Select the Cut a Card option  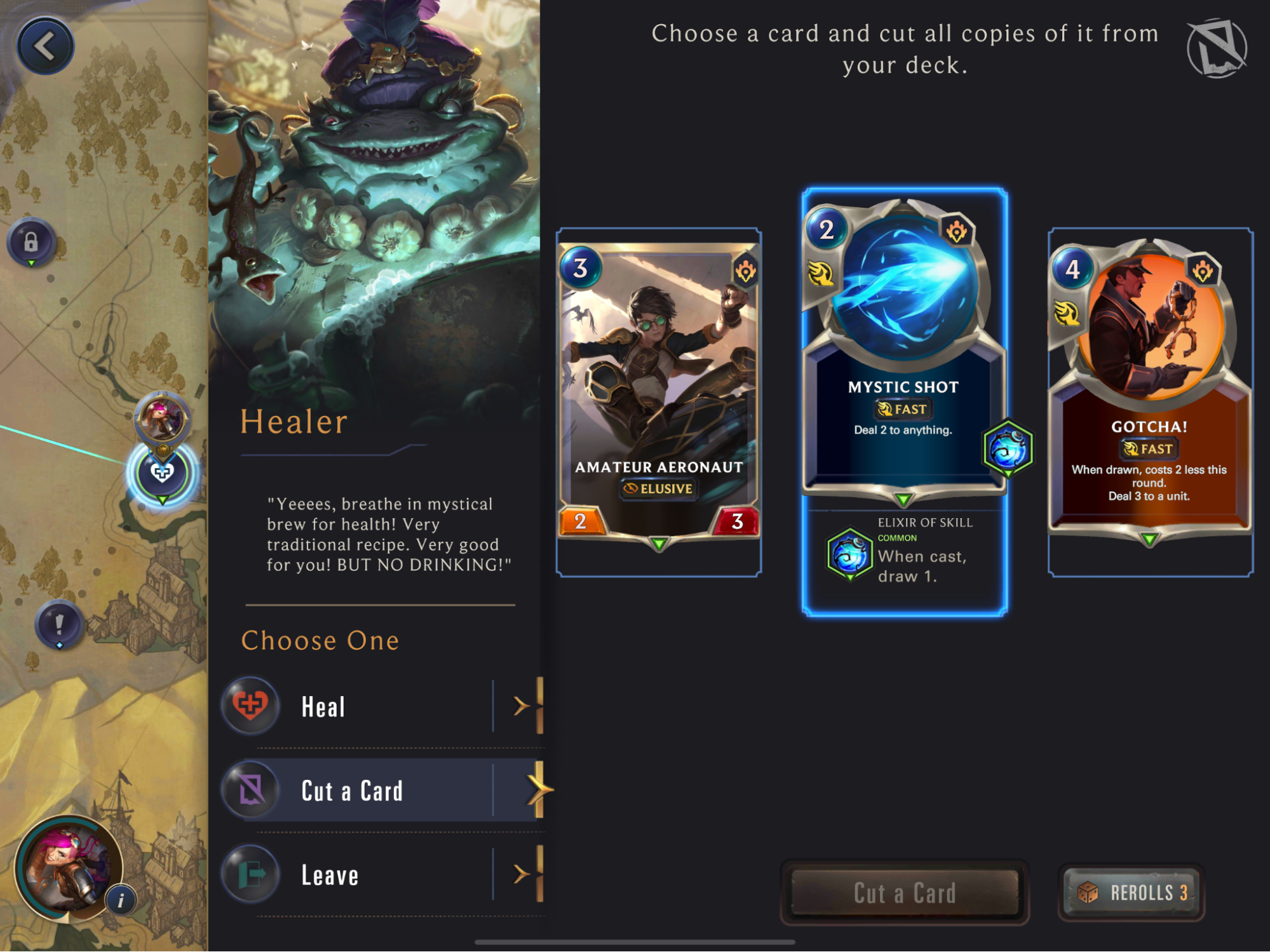381,790
